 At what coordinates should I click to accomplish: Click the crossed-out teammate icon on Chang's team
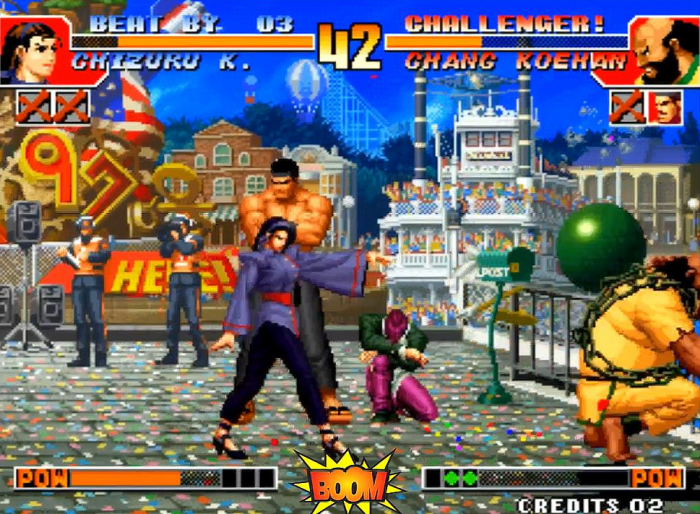click(x=628, y=107)
